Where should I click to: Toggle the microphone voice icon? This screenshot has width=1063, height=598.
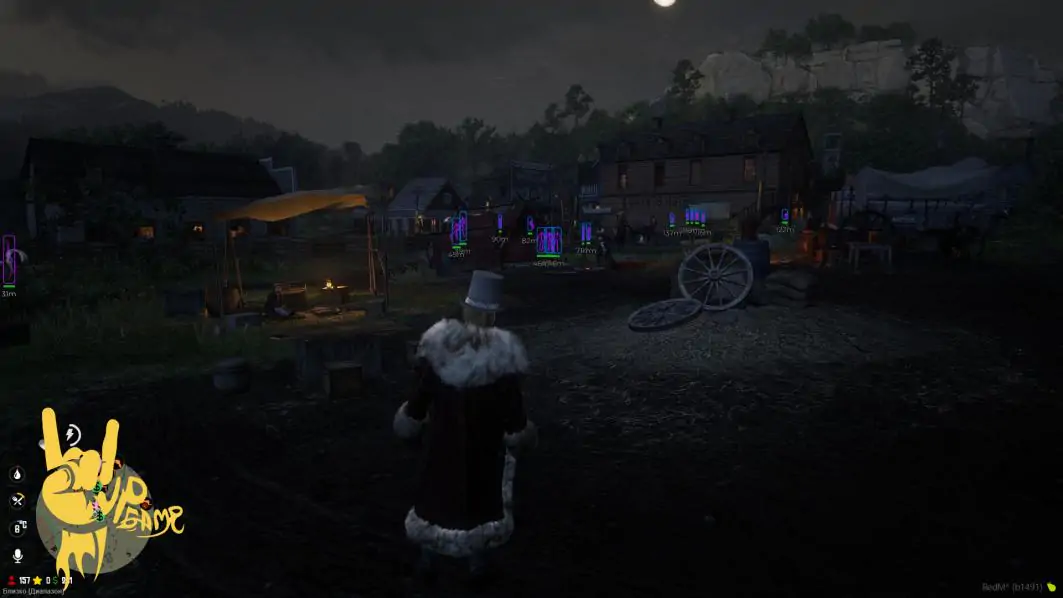coord(17,555)
